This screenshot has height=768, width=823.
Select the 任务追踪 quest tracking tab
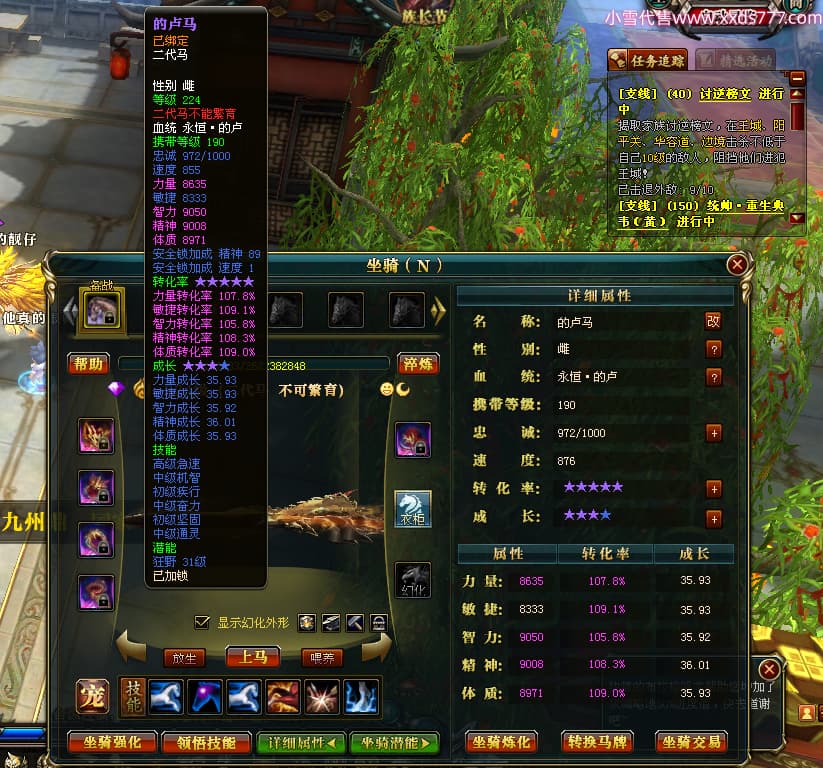tap(648, 60)
